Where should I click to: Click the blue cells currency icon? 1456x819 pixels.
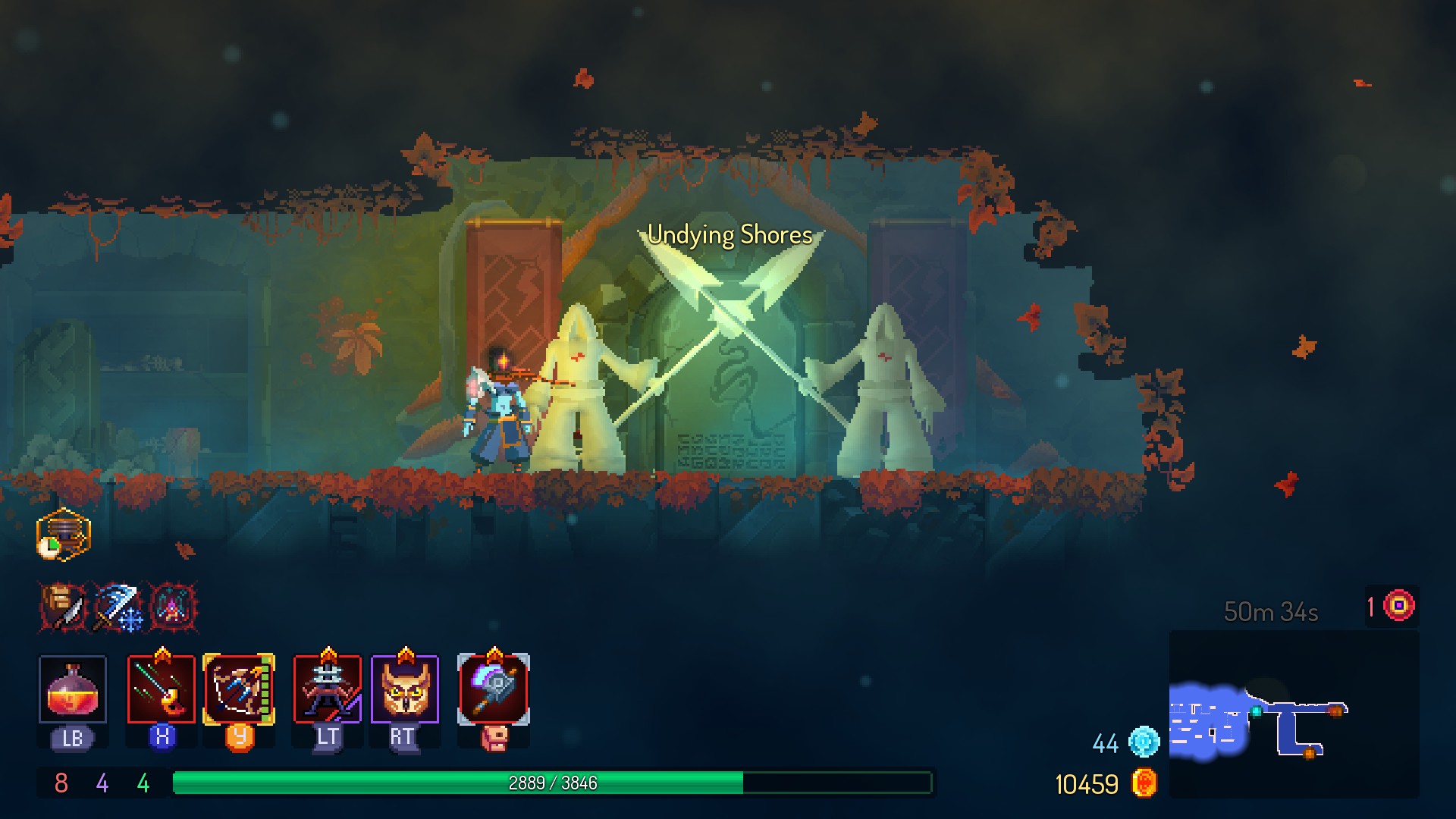pos(1144,742)
